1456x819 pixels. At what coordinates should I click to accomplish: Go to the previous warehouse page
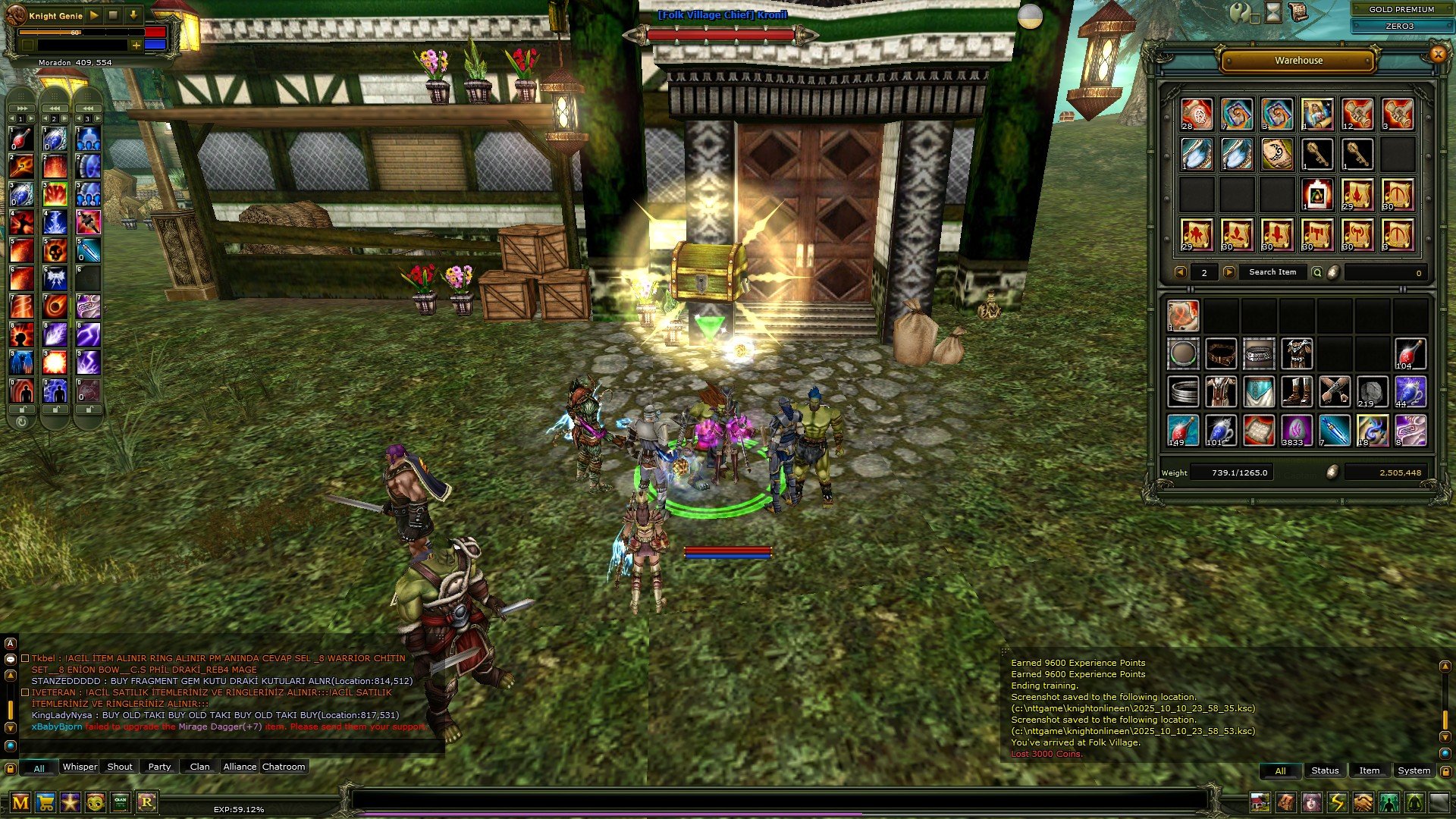point(1180,272)
